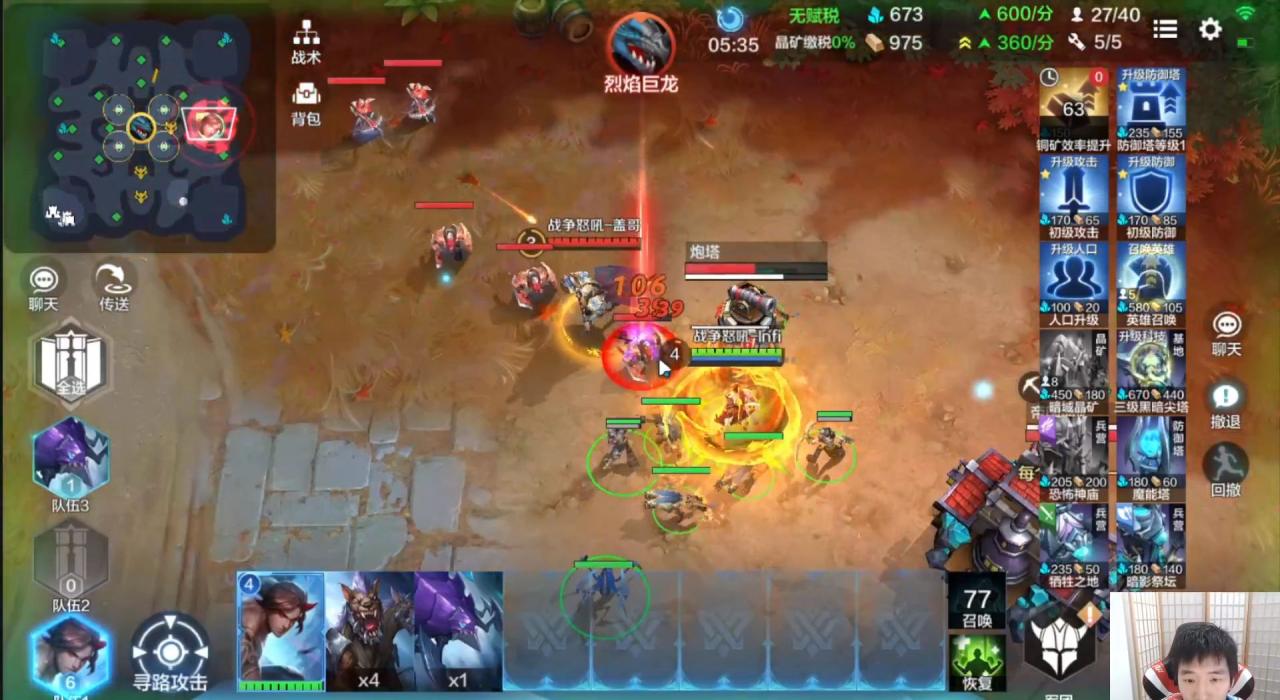The height and width of the screenshot is (700, 1280).
Task: Open the 背包 backpack
Action: coord(306,102)
